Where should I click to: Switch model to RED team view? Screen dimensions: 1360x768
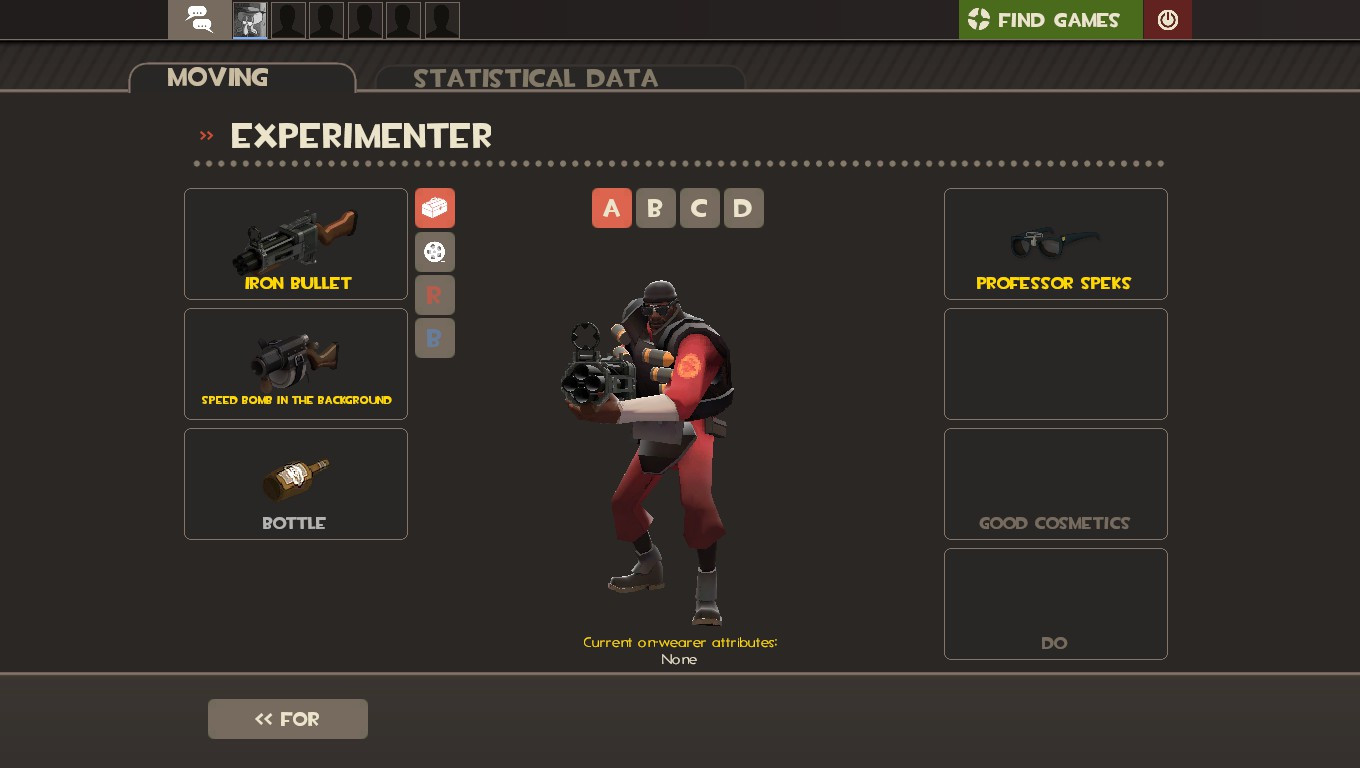coord(435,295)
